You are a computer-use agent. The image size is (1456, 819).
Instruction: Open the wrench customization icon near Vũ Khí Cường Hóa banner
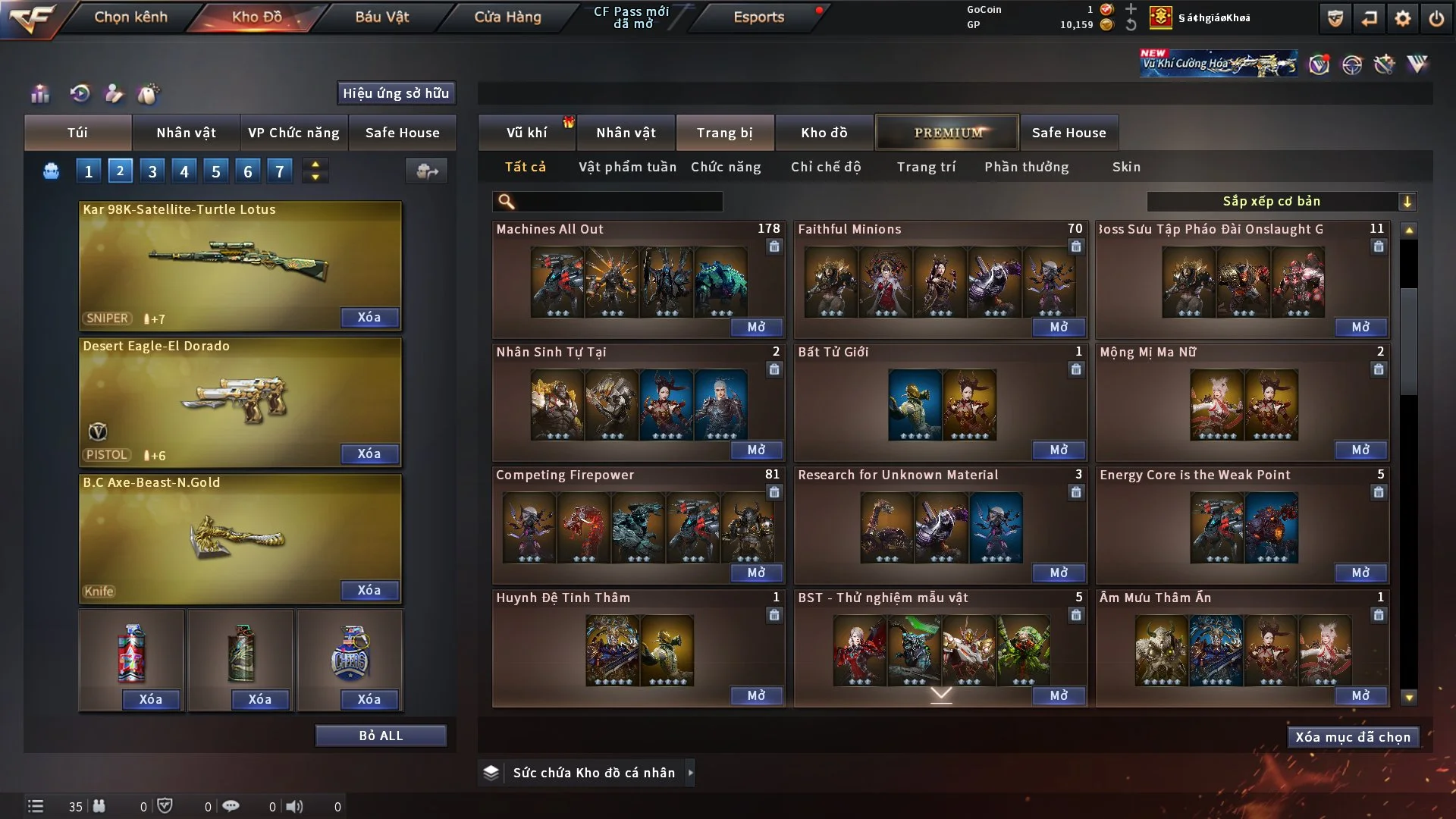pyautogui.click(x=1386, y=64)
